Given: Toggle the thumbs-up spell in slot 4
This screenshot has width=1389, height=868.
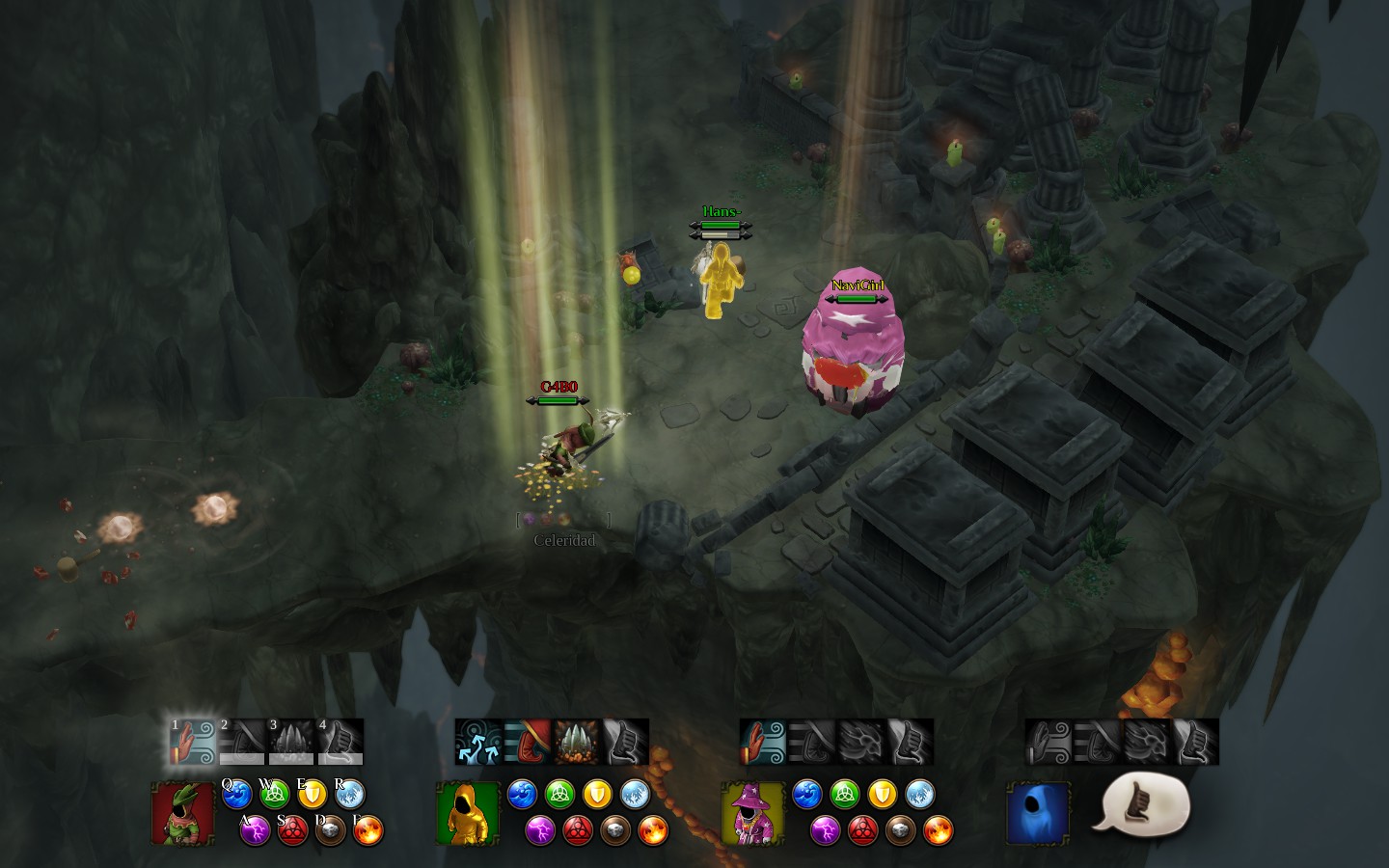Looking at the screenshot, I should (x=340, y=743).
